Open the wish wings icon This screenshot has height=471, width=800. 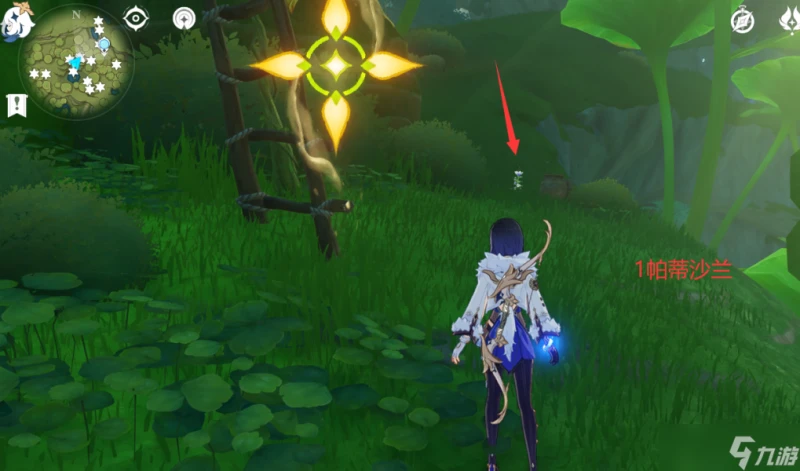[789, 20]
